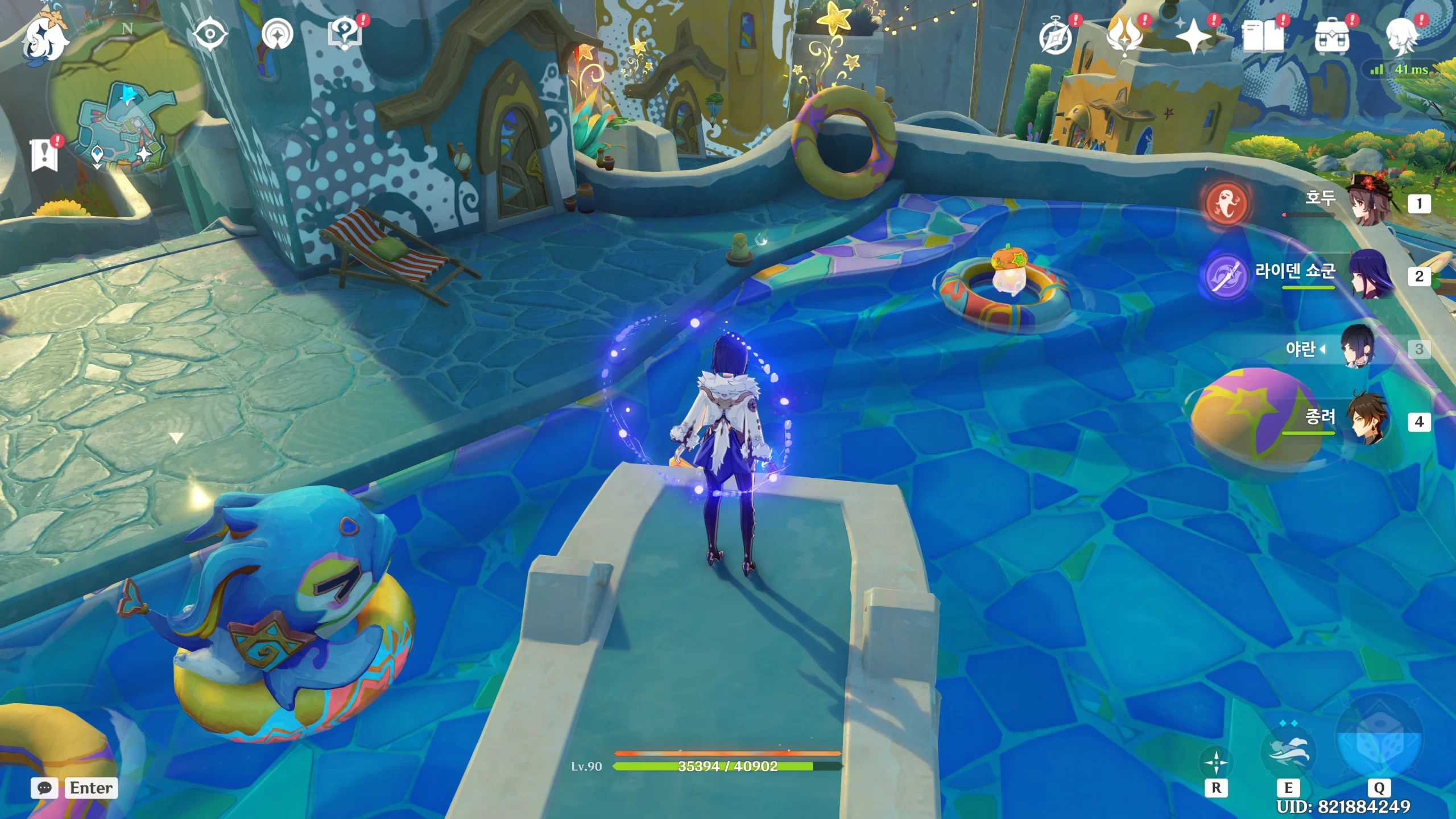Open the tutorial question mark icon

345,35
